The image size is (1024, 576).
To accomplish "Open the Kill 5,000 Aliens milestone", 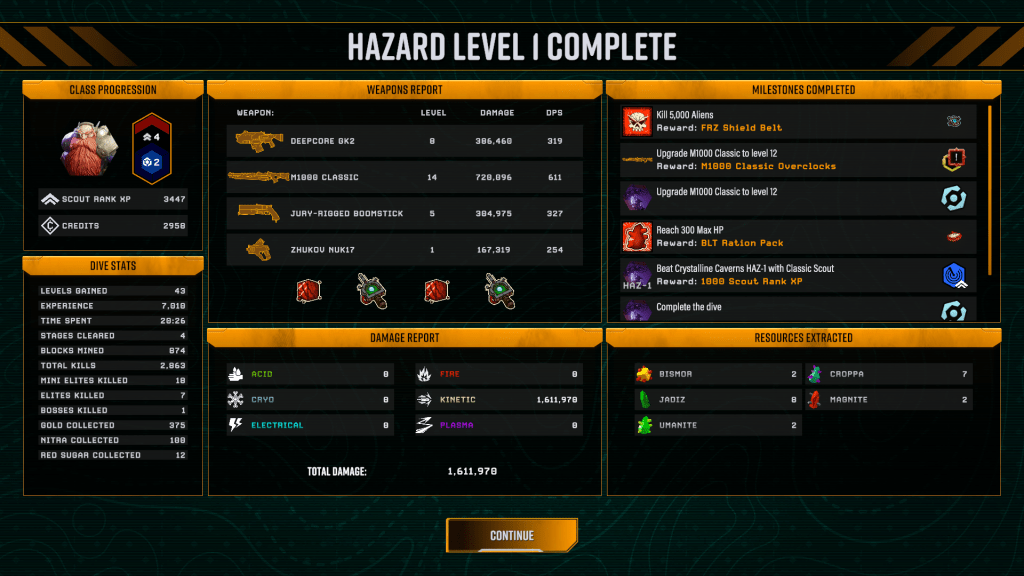I will tap(797, 122).
